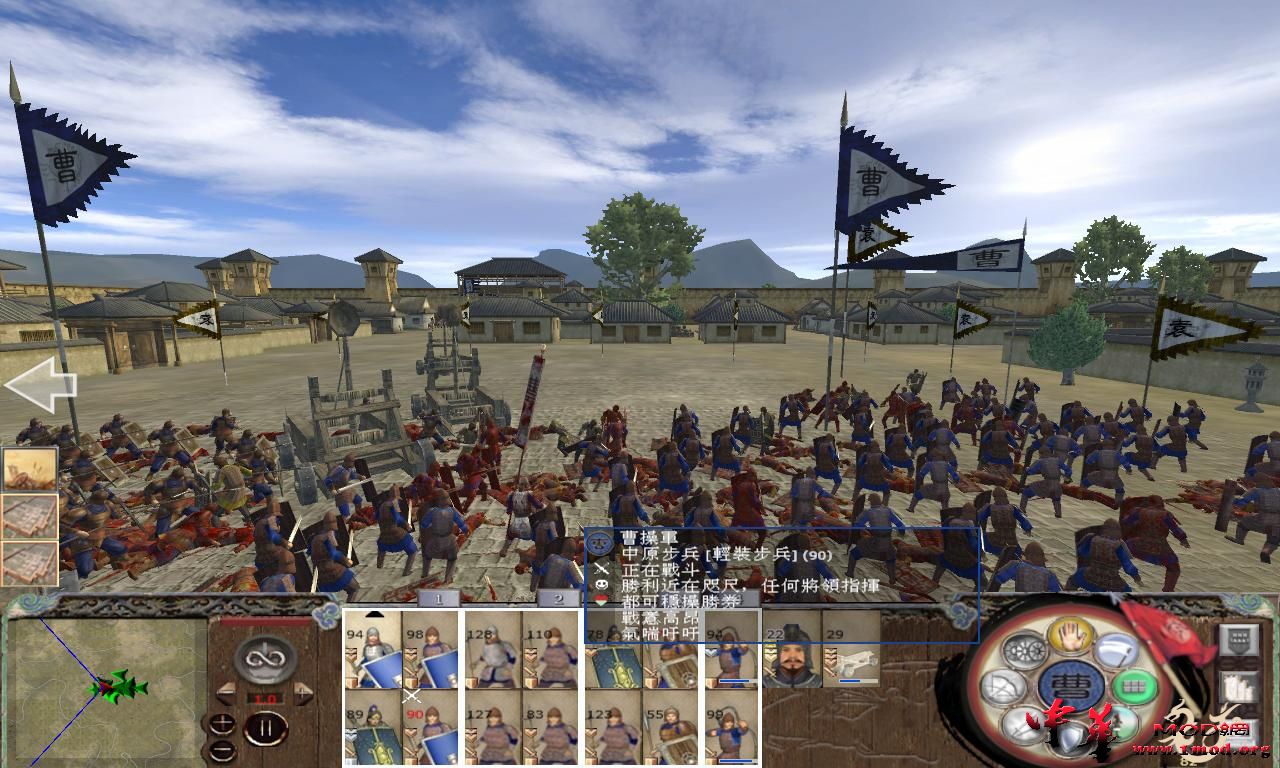This screenshot has width=1280, height=768.
Task: Zoom in the minimap with the plus button
Action: [222, 722]
